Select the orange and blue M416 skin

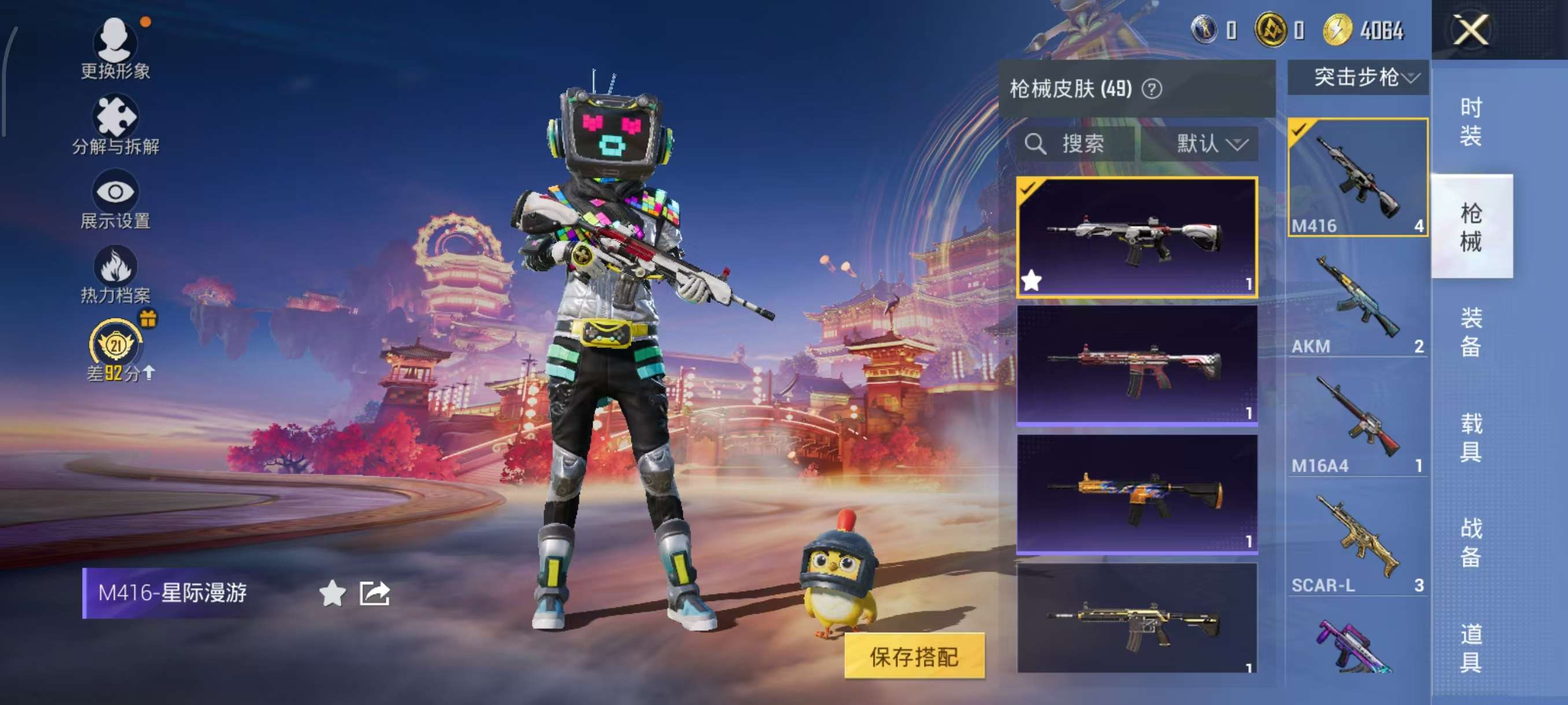pos(1137,493)
